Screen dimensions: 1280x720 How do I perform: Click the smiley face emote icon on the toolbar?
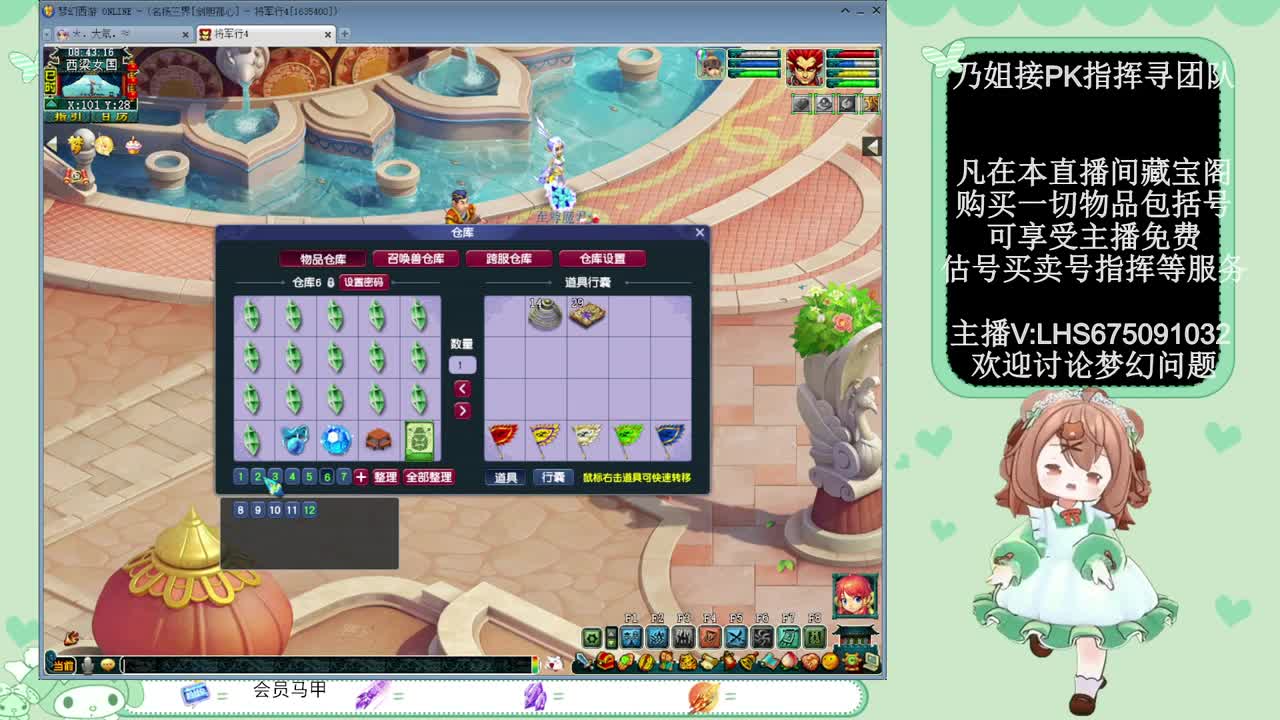point(828,662)
